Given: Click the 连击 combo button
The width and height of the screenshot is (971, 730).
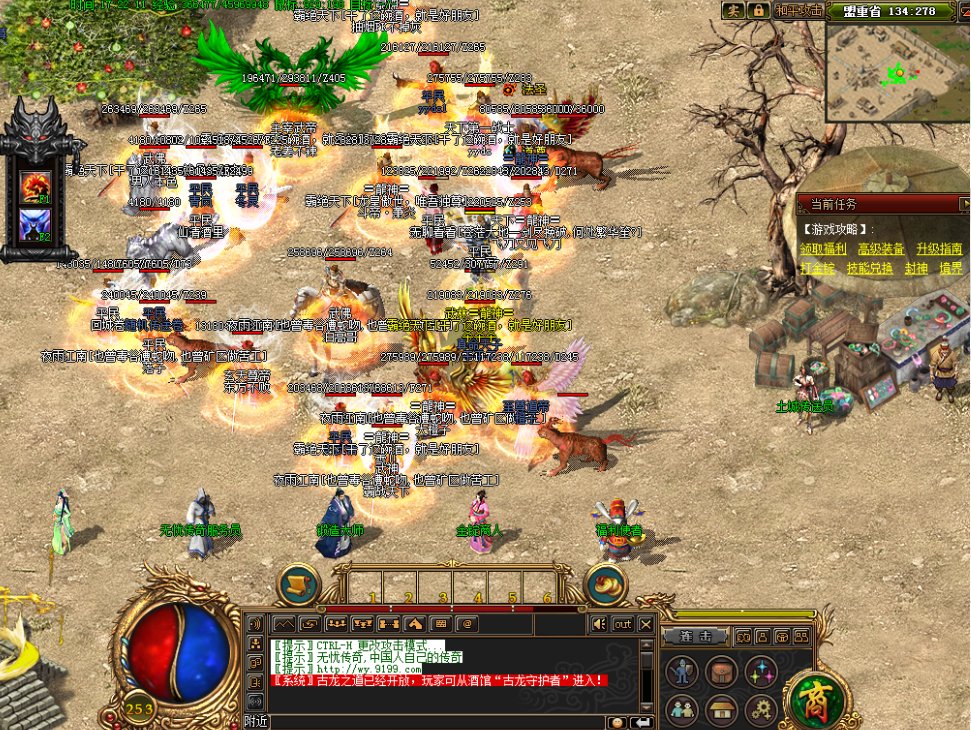Looking at the screenshot, I should tap(696, 636).
